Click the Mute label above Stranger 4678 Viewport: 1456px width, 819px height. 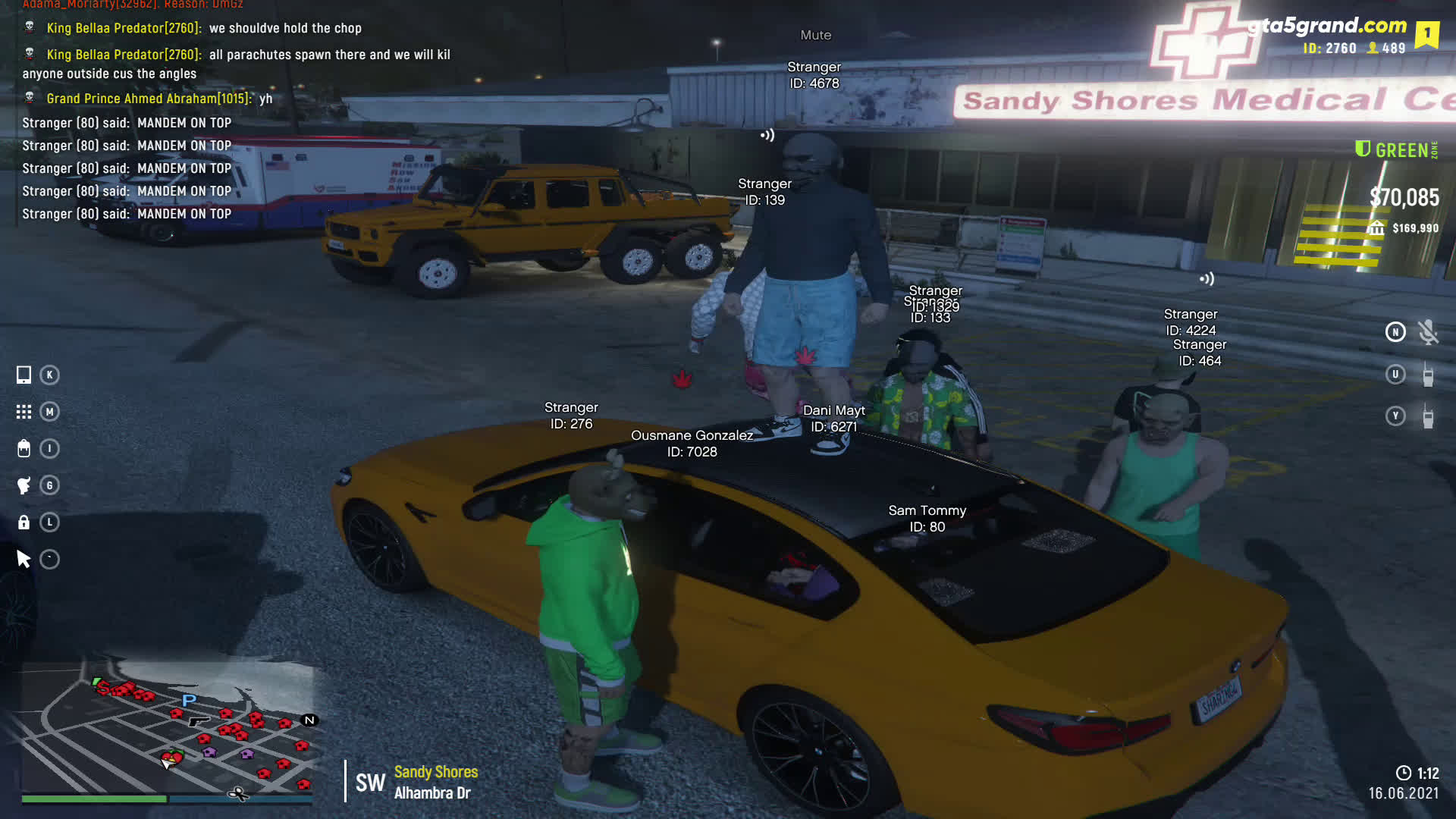click(815, 35)
